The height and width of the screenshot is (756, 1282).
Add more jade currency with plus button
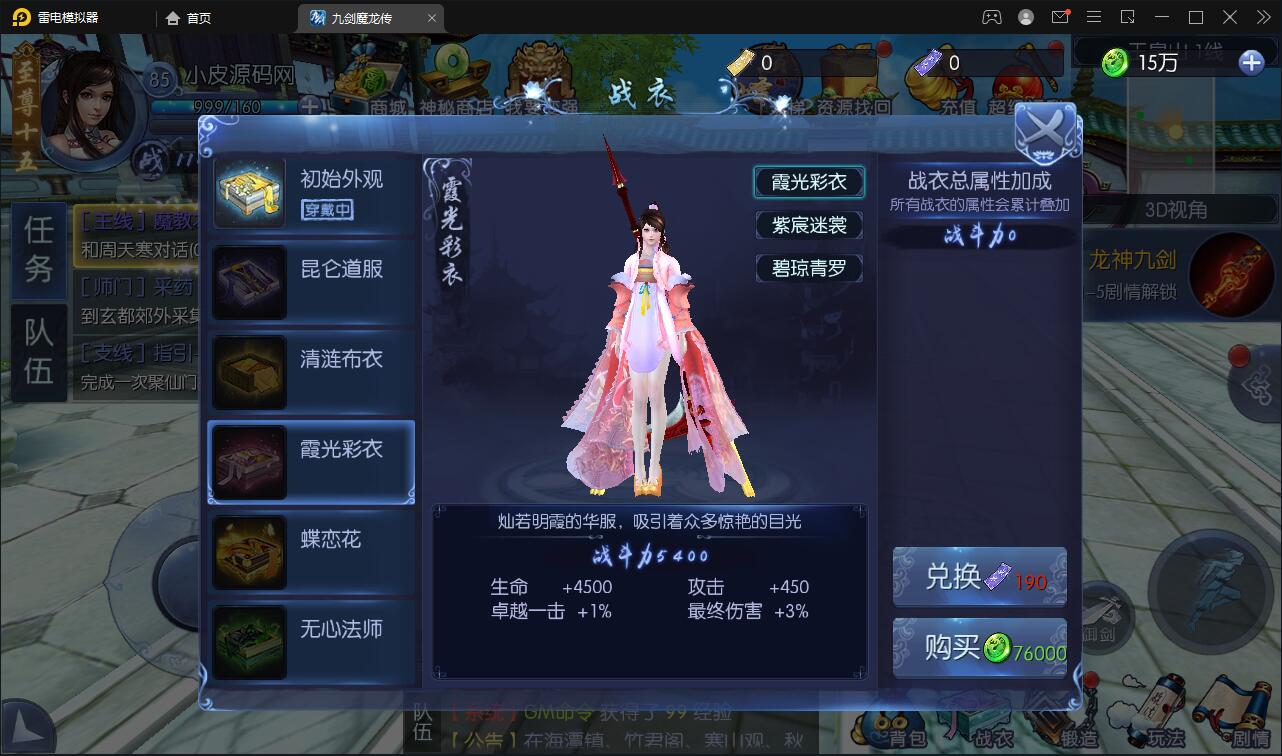1251,63
